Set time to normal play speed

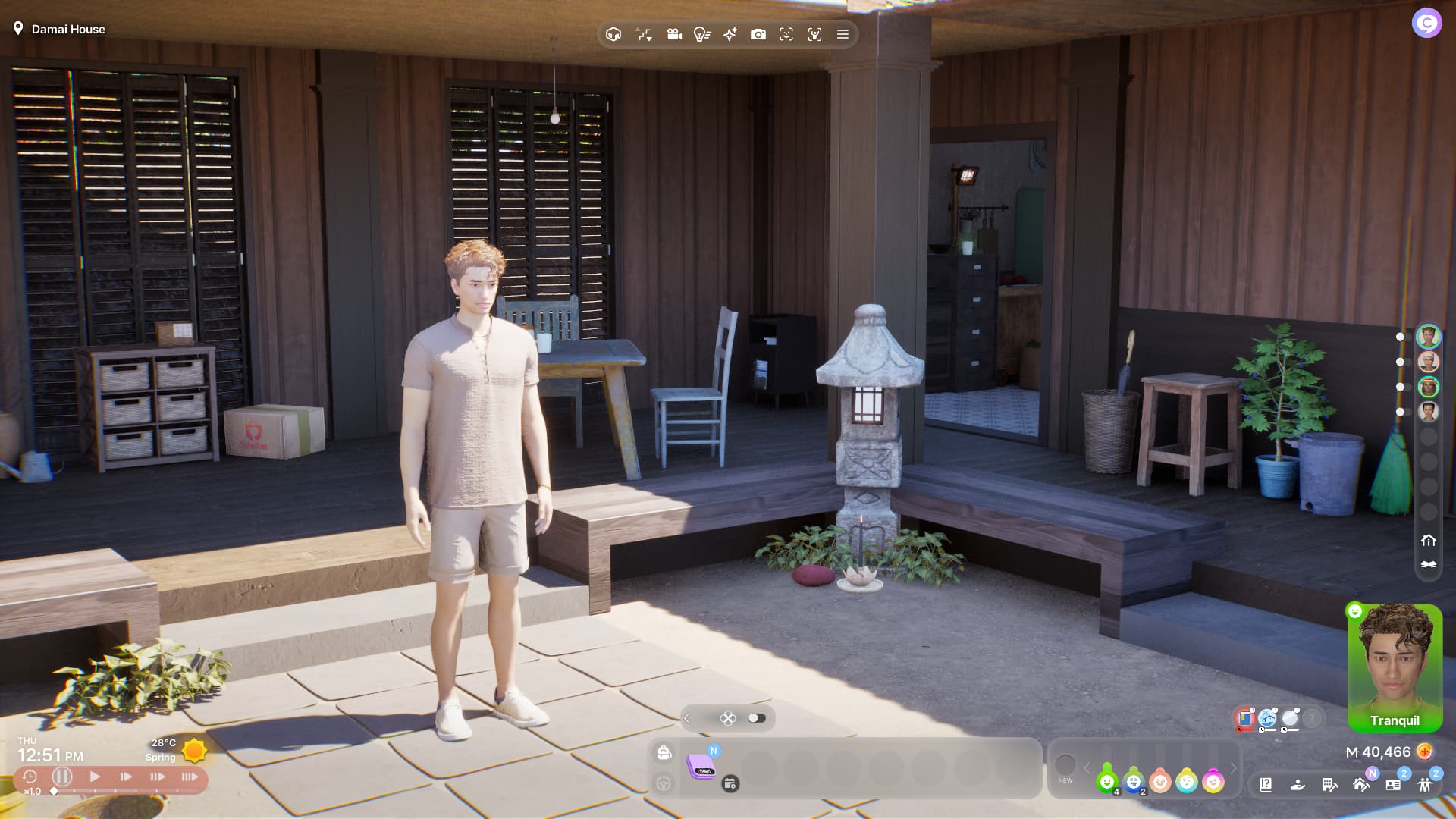tap(95, 777)
